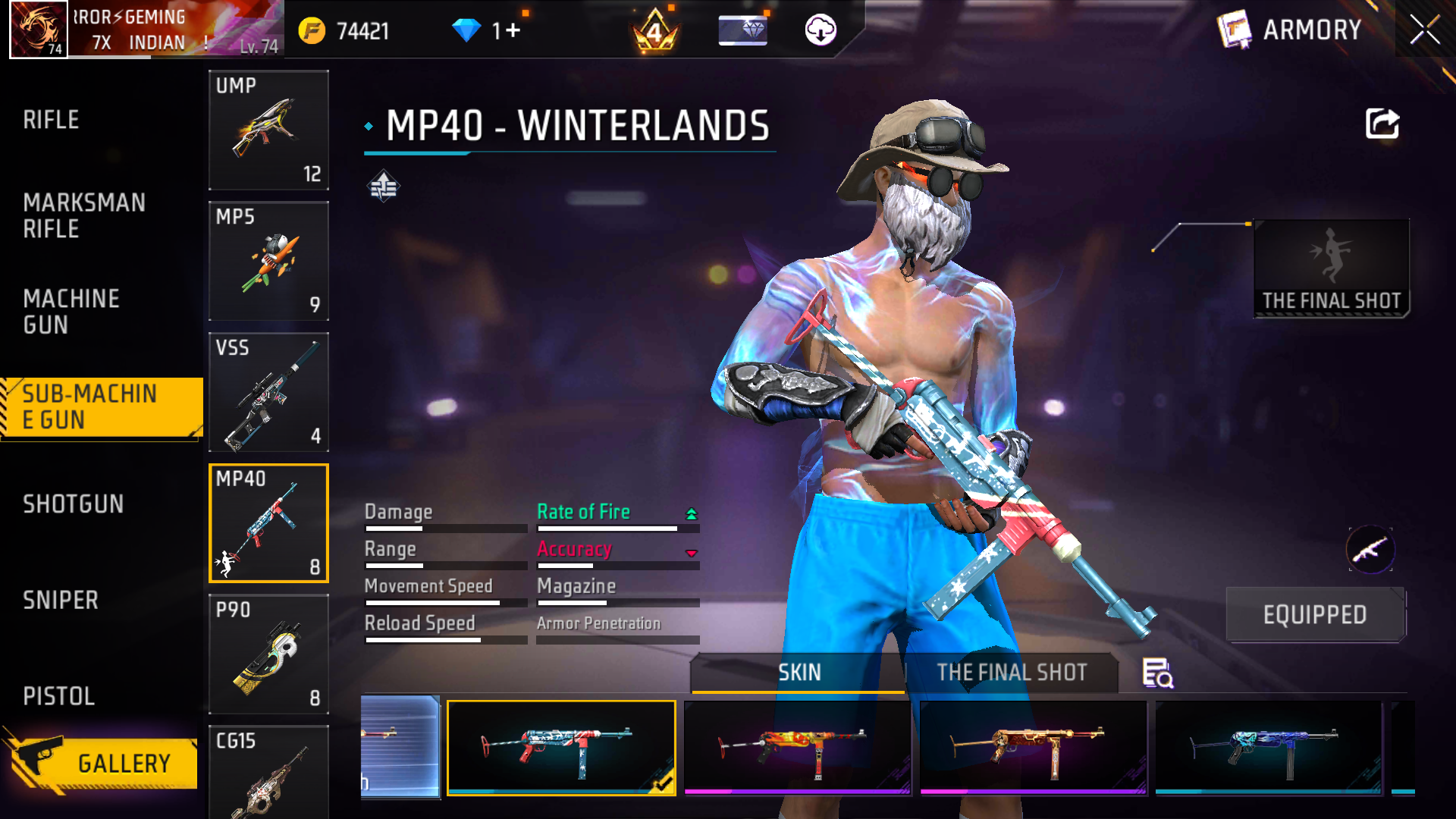
Task: Click the circular gun icon above Equipped
Action: tap(1371, 550)
